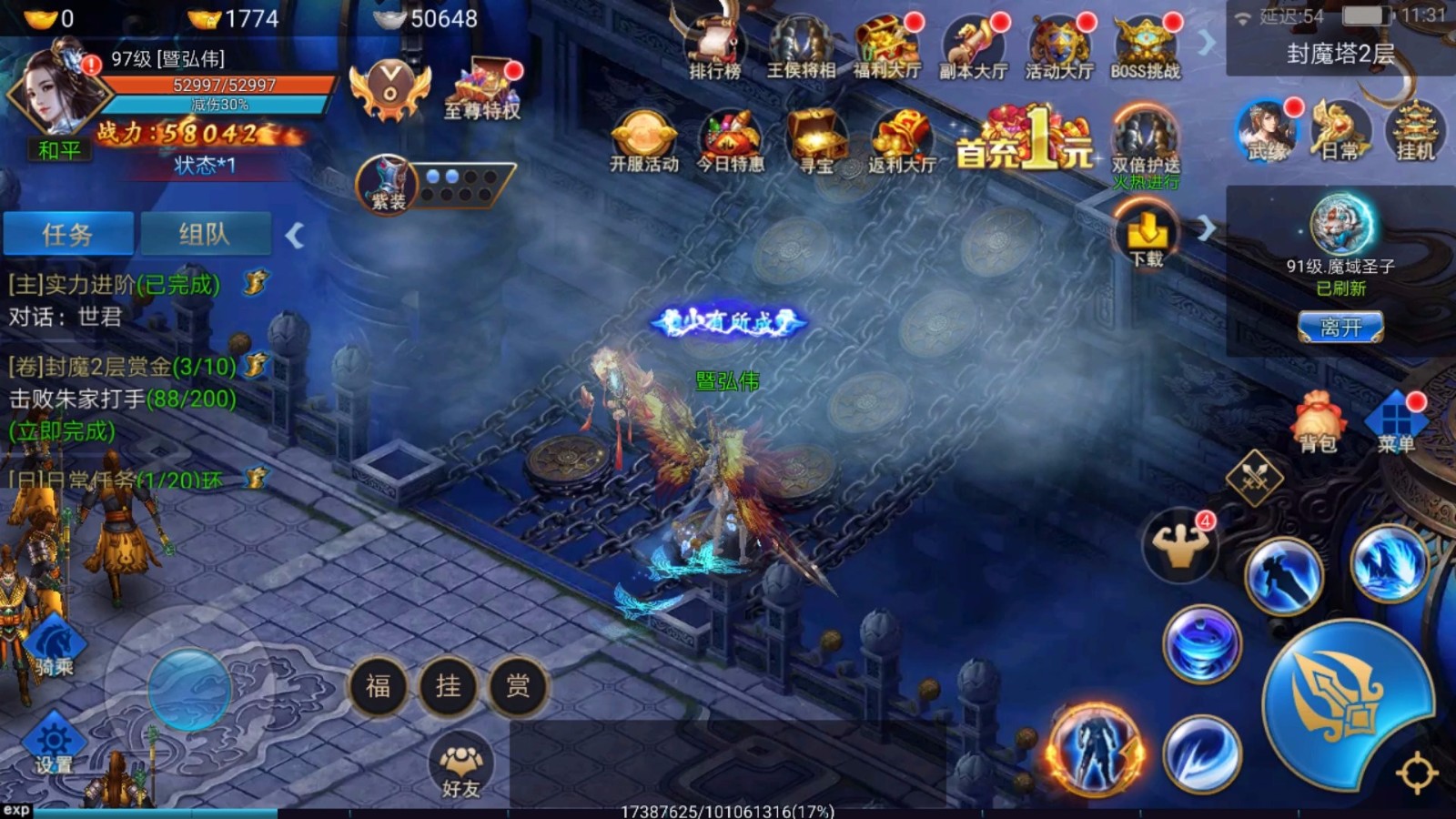Toggle 挂机 auto-battle
Image resolution: width=1456 pixels, height=819 pixels.
point(1415,132)
